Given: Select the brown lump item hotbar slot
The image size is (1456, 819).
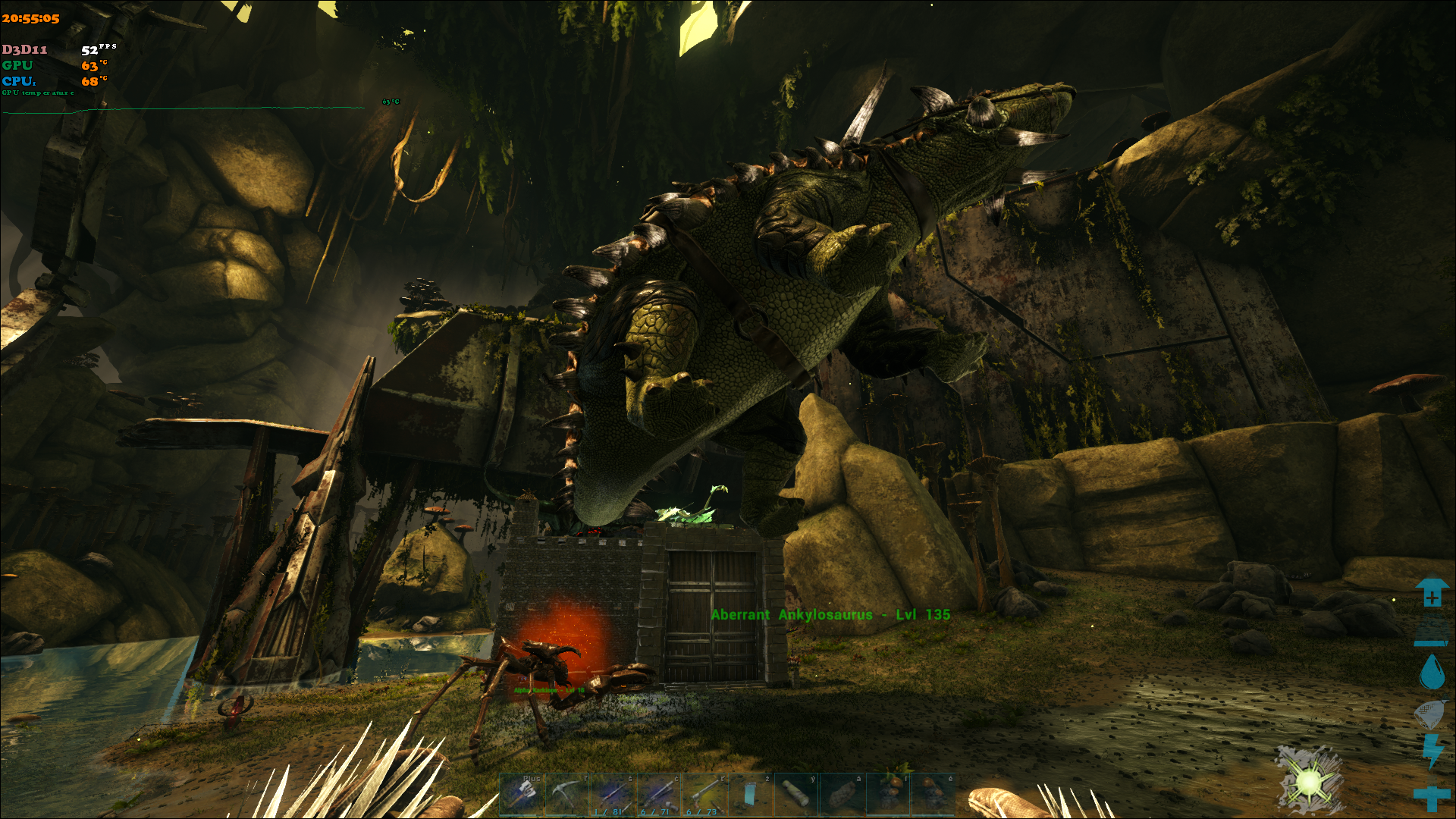Looking at the screenshot, I should coord(841,795).
